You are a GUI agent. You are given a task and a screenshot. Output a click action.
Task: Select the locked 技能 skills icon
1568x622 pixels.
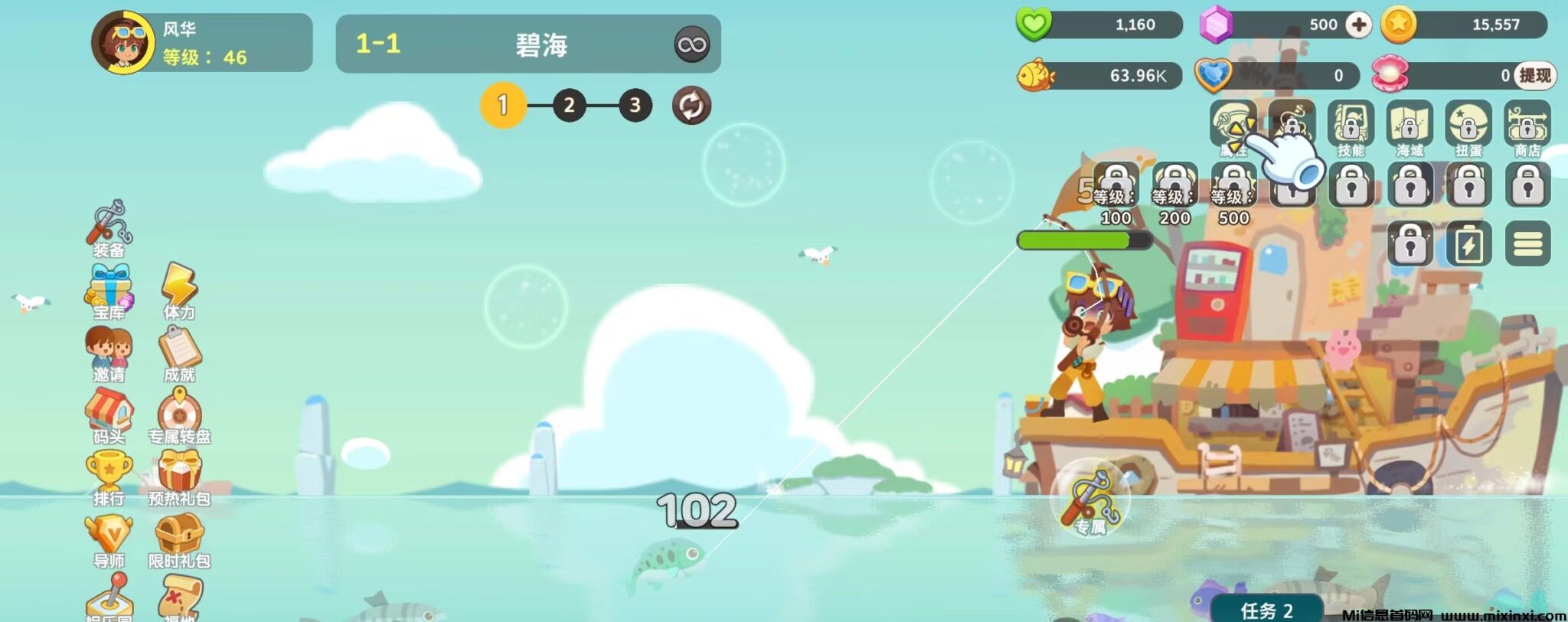pyautogui.click(x=1351, y=126)
